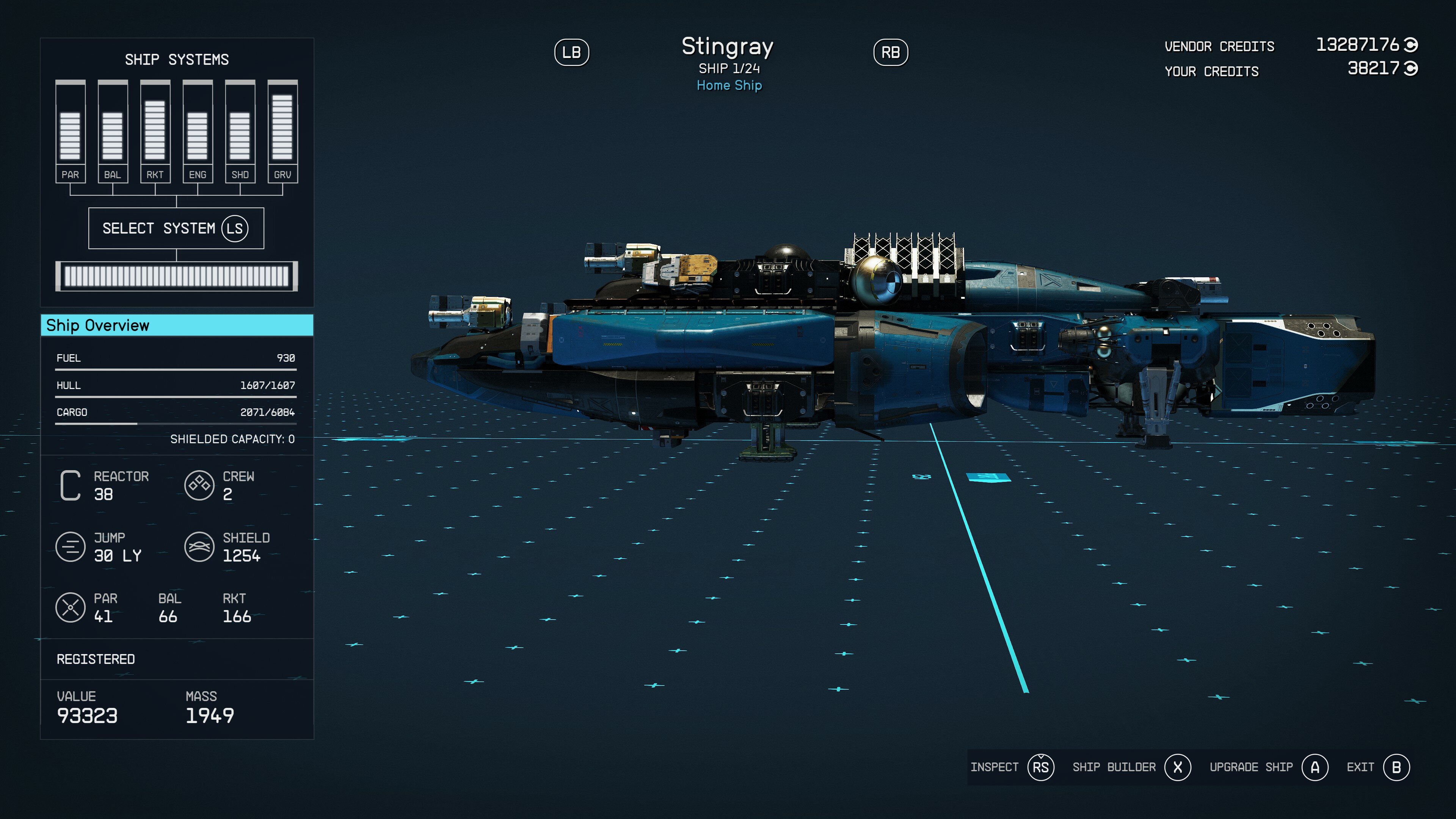The width and height of the screenshot is (1456, 819).
Task: Select the Jump range icon
Action: click(70, 546)
